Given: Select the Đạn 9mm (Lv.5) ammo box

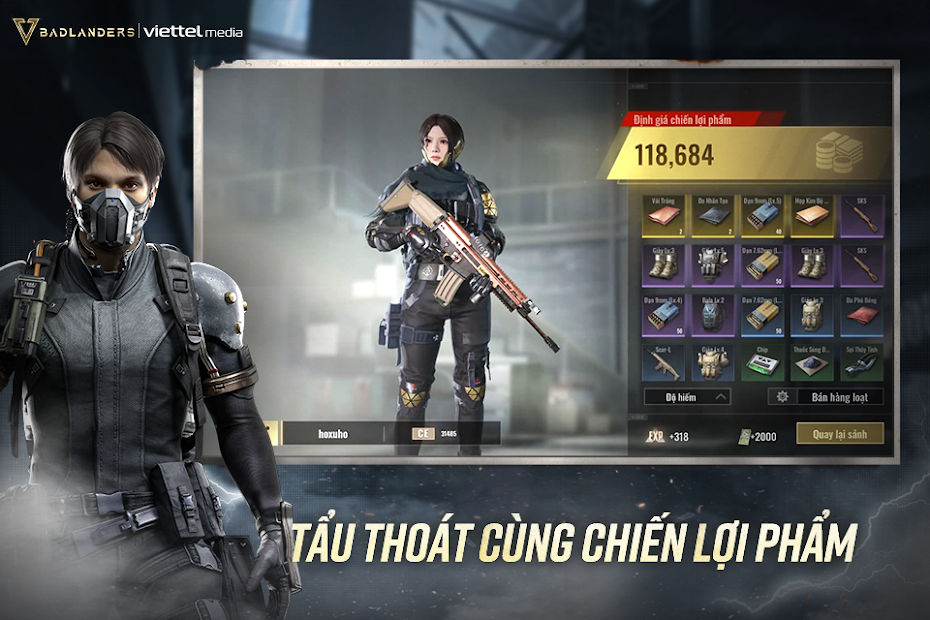Looking at the screenshot, I should 762,216.
